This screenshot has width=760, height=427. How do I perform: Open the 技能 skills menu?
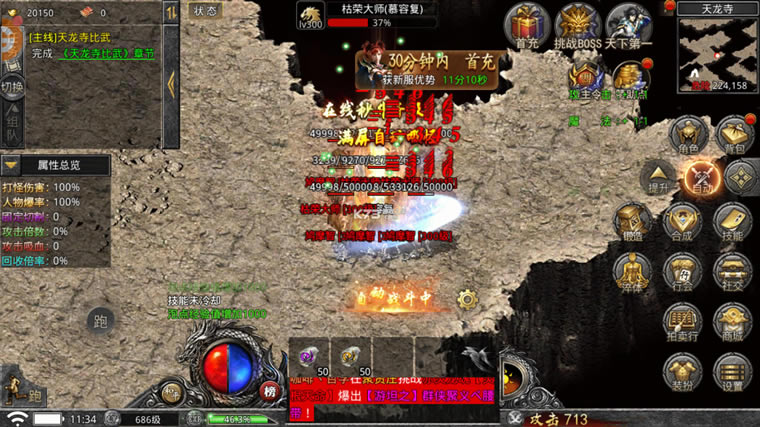(x=733, y=223)
